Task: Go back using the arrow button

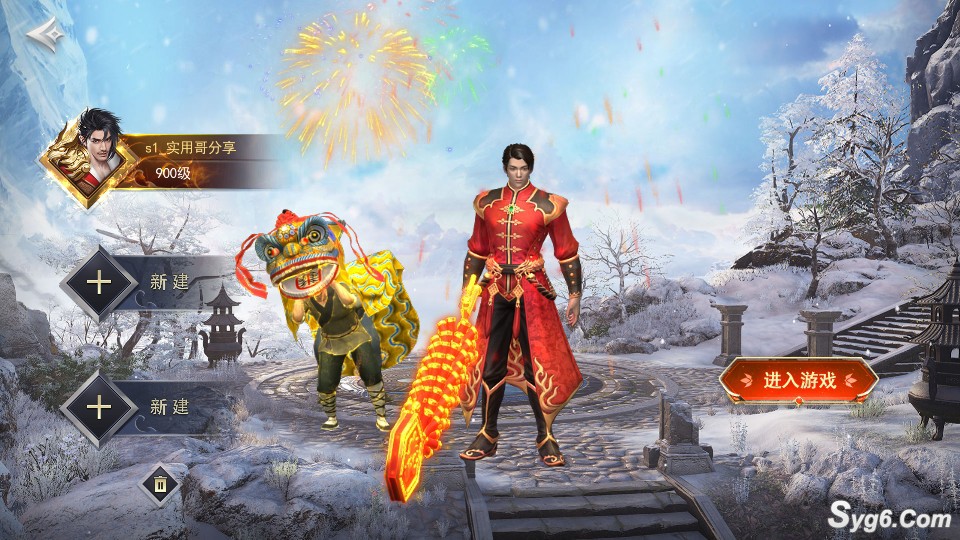Action: coord(46,34)
